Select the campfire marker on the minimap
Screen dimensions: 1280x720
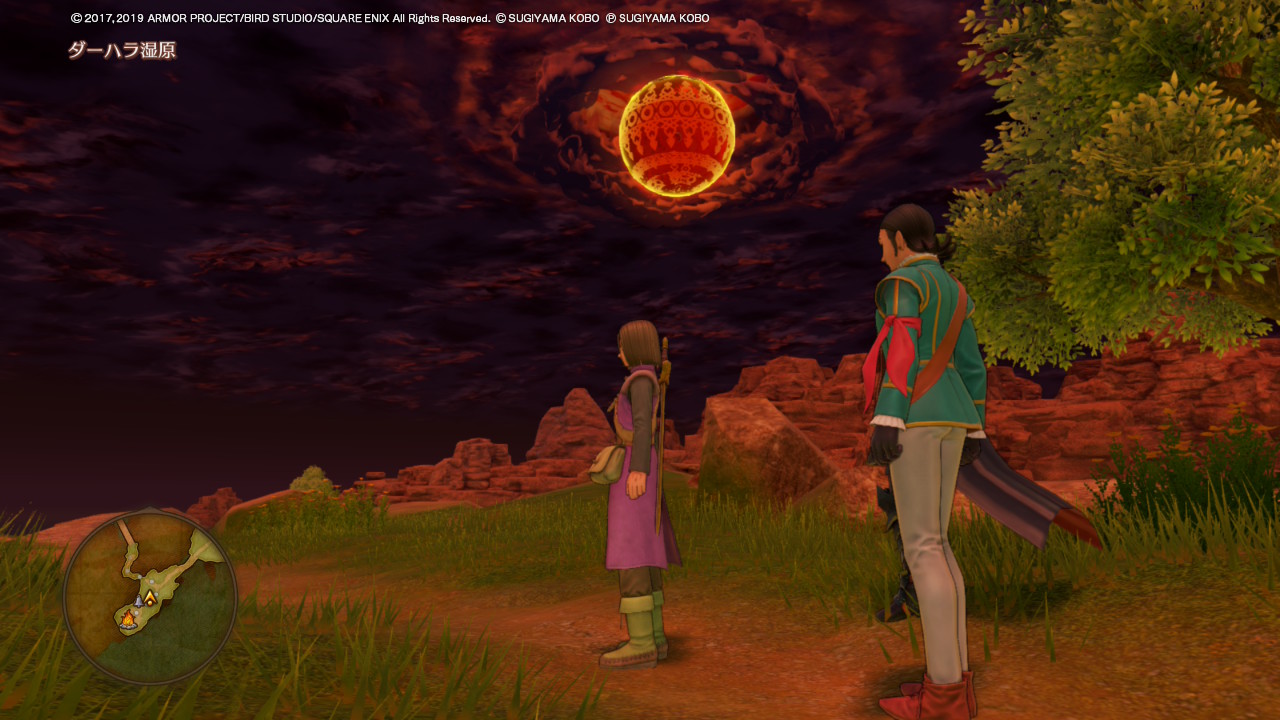tap(128, 621)
